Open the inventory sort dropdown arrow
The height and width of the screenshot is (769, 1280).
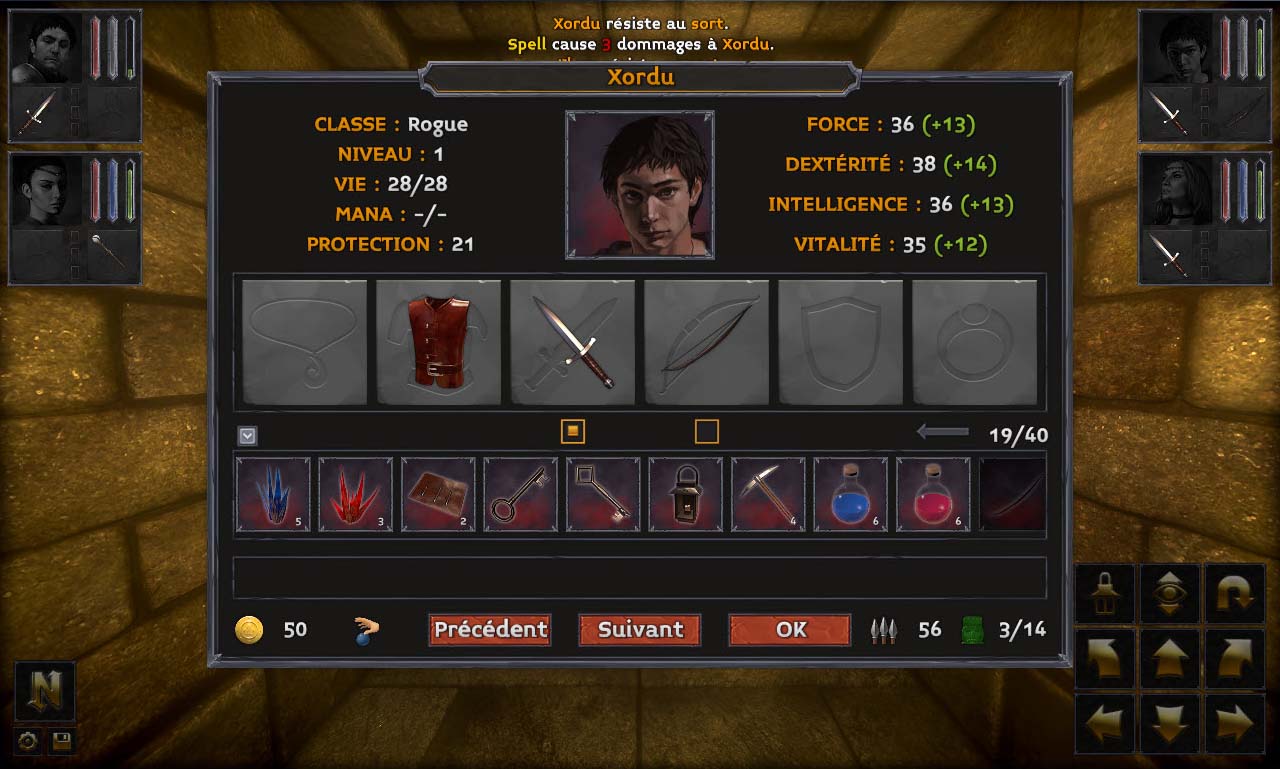[x=248, y=436]
